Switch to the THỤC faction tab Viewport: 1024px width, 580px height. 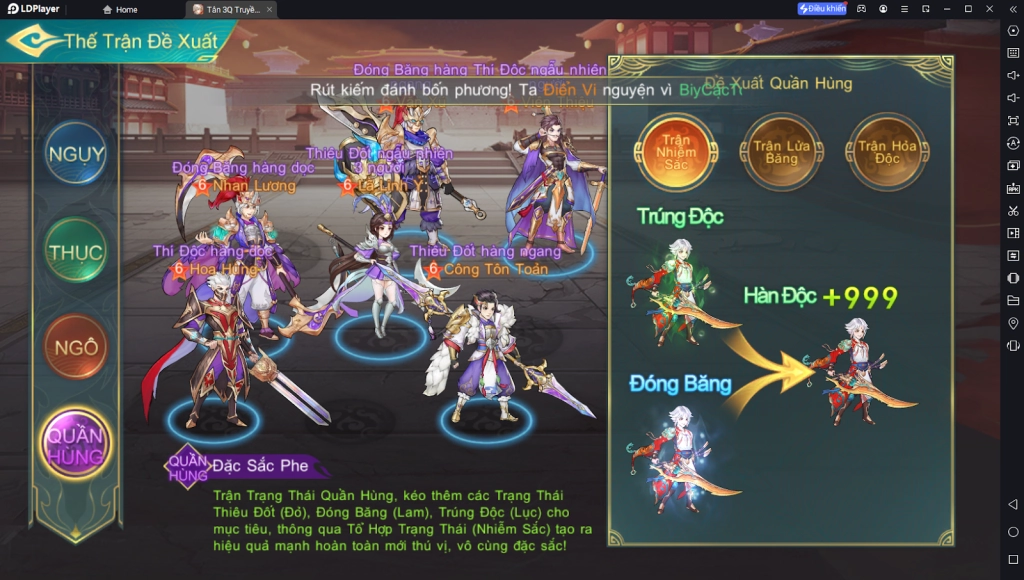77,252
